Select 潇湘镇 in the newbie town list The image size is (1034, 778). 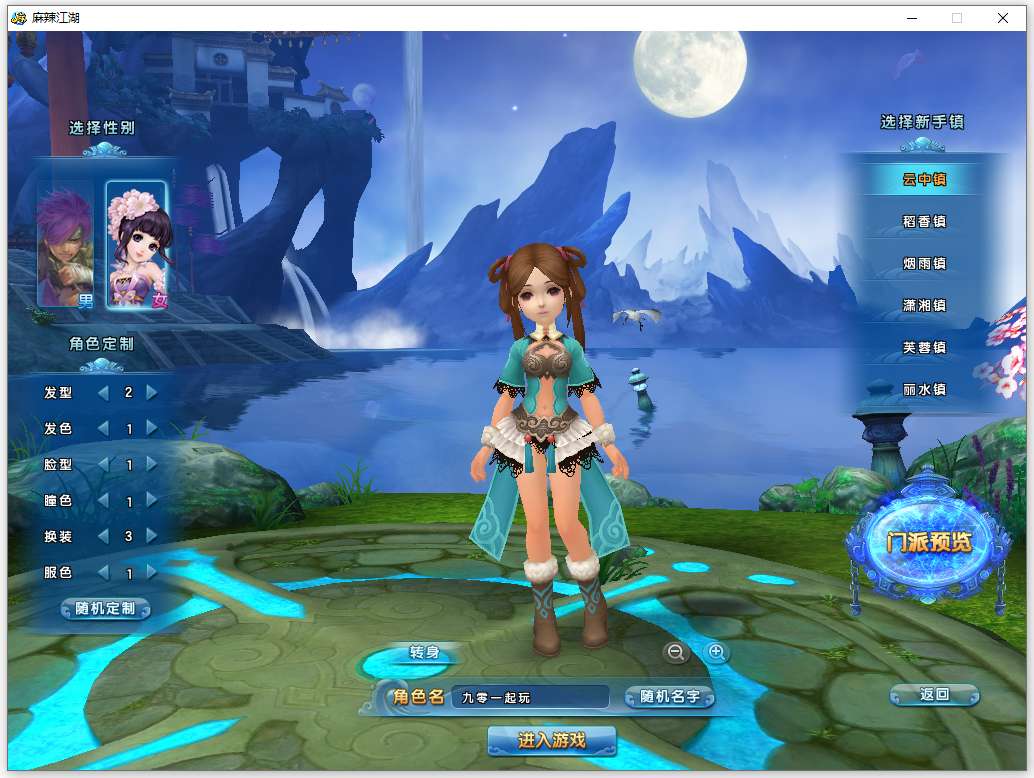(924, 306)
